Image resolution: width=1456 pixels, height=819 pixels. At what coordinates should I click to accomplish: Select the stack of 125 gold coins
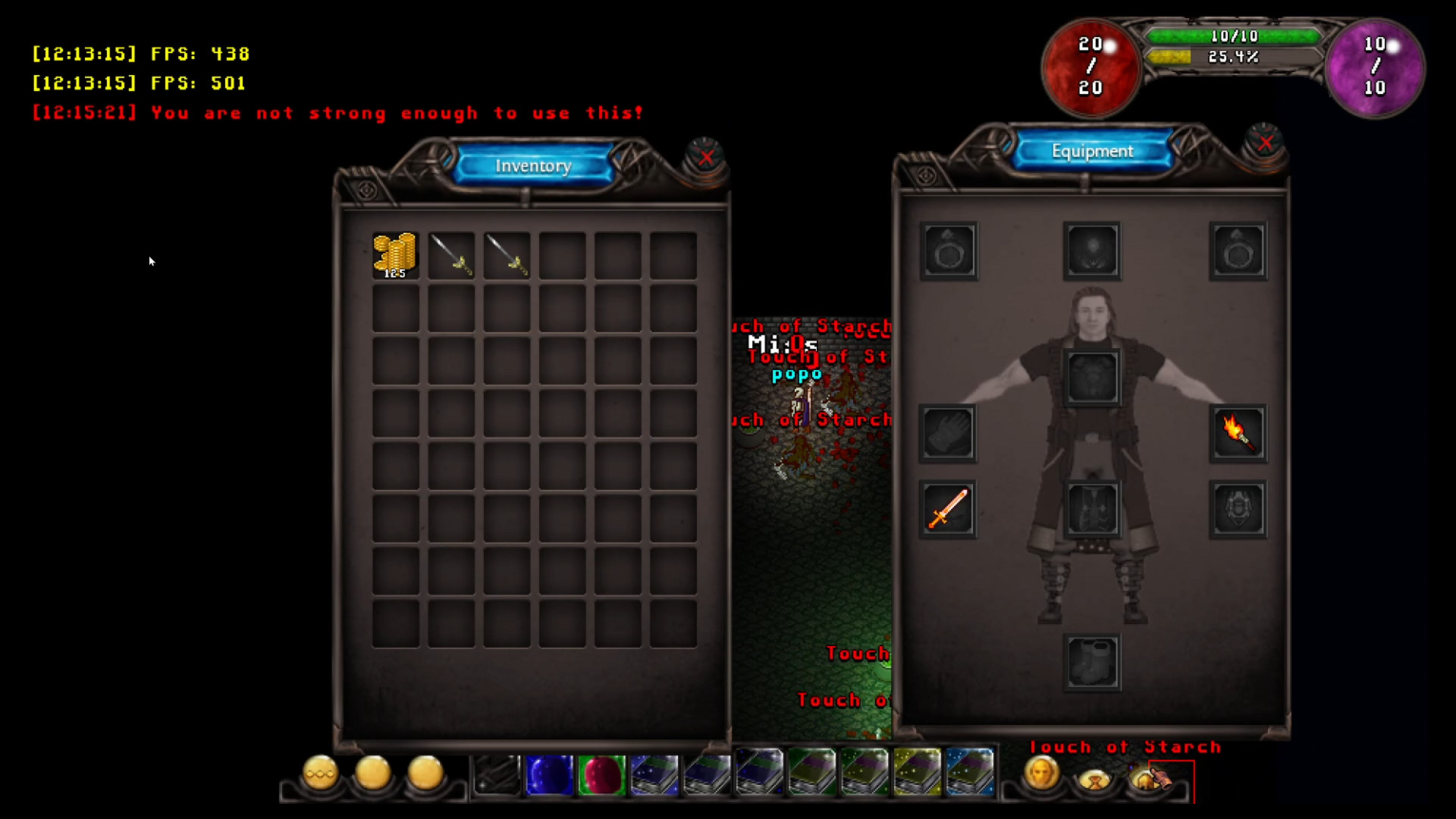tap(395, 254)
